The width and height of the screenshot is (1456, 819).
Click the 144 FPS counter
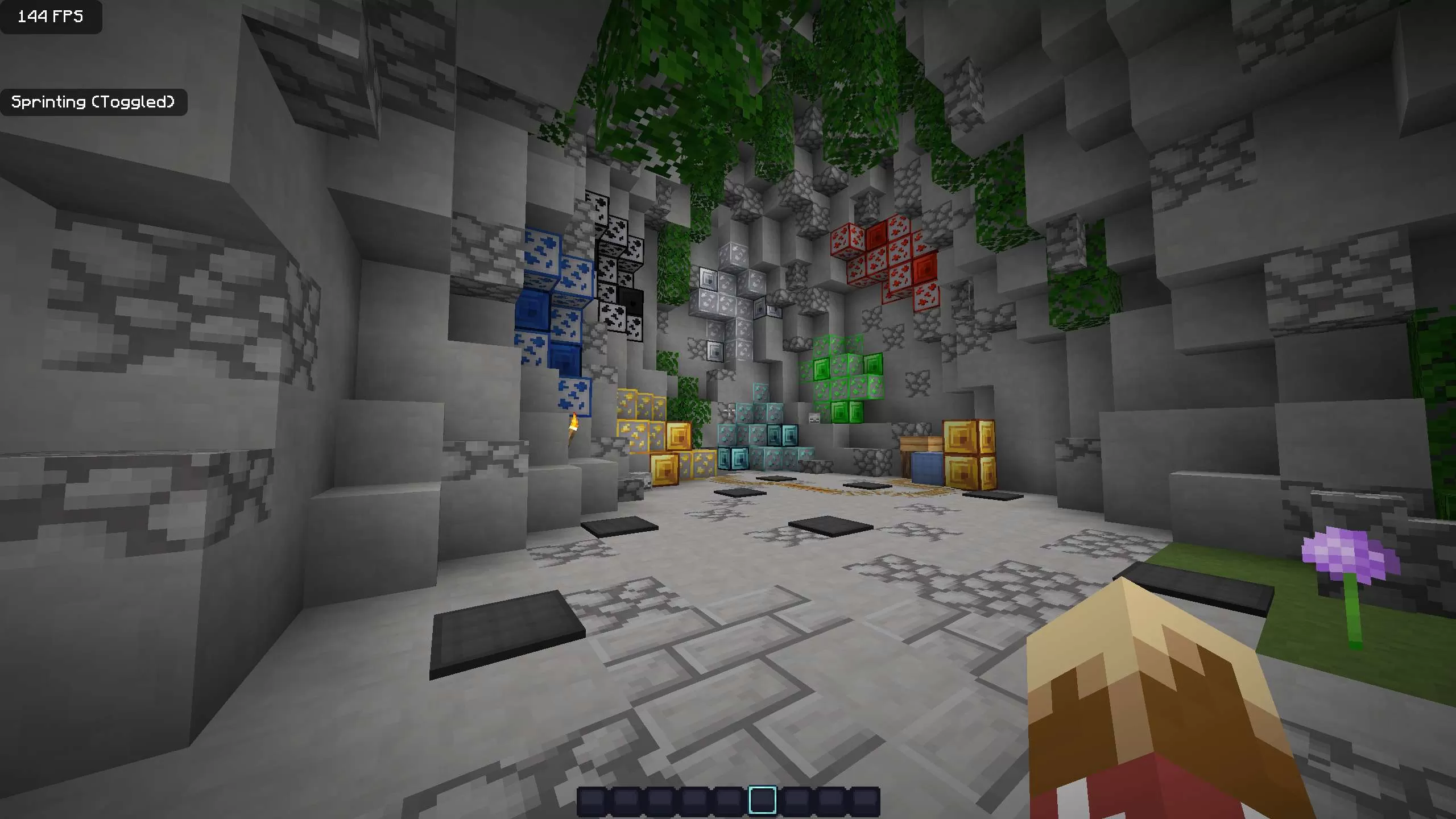click(50, 17)
